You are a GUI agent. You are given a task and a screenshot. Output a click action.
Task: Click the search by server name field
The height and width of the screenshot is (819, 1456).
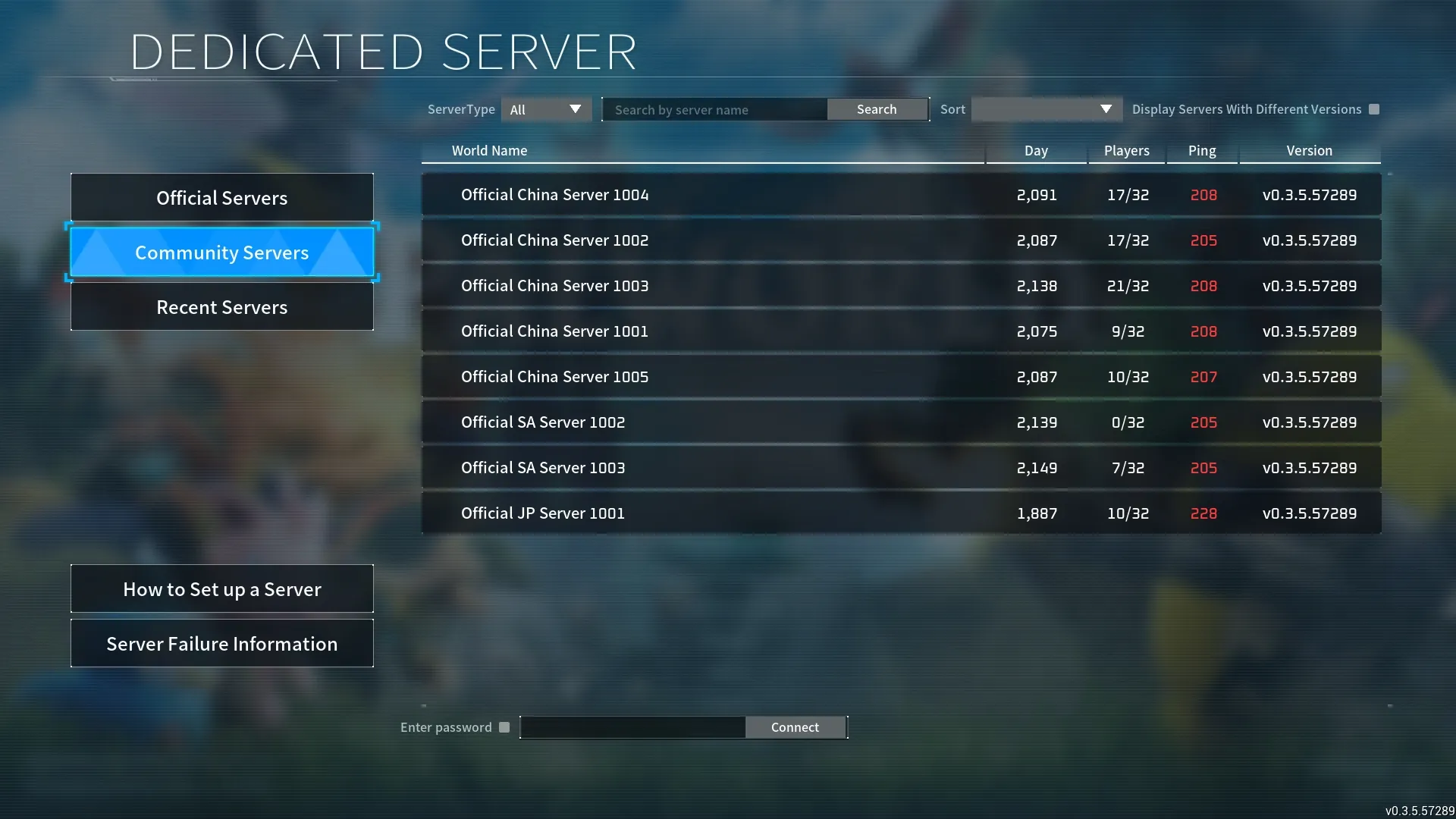click(714, 109)
